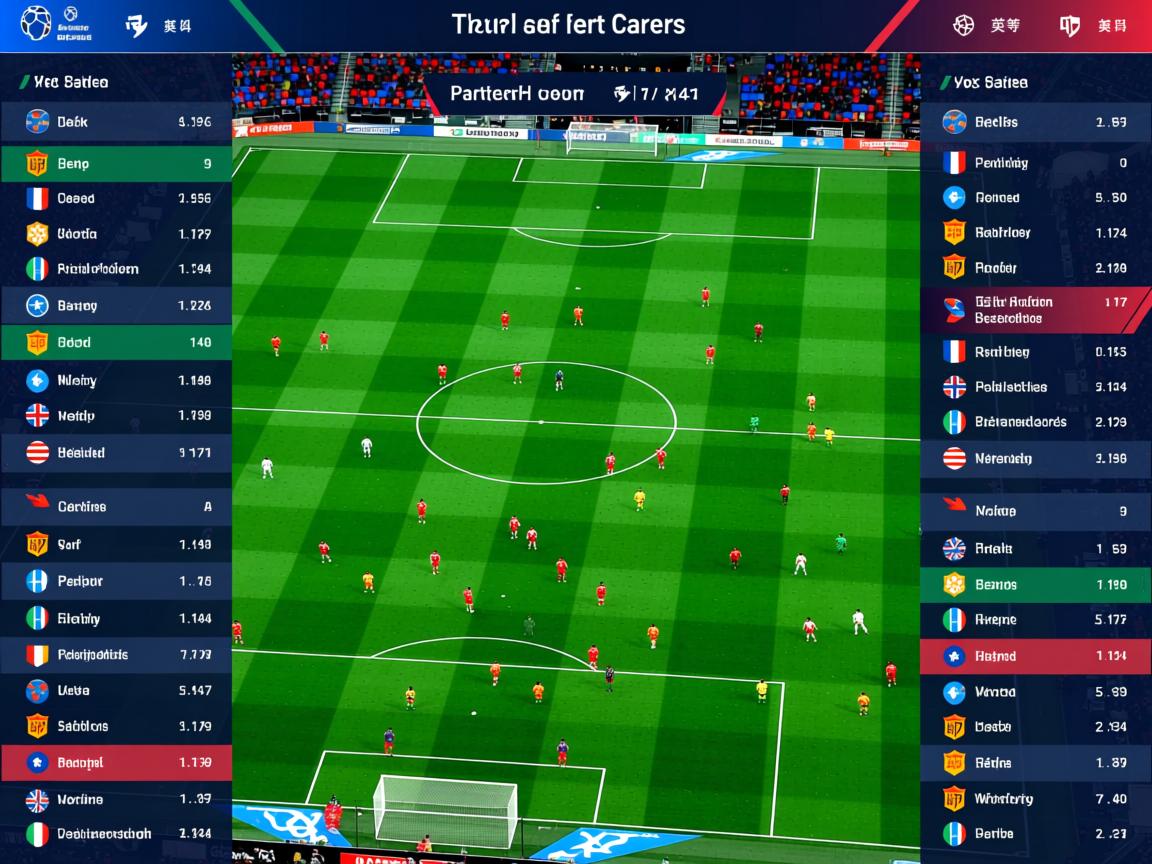Select the red highlighted Baanpal row
The width and height of the screenshot is (1152, 864).
click(x=116, y=762)
